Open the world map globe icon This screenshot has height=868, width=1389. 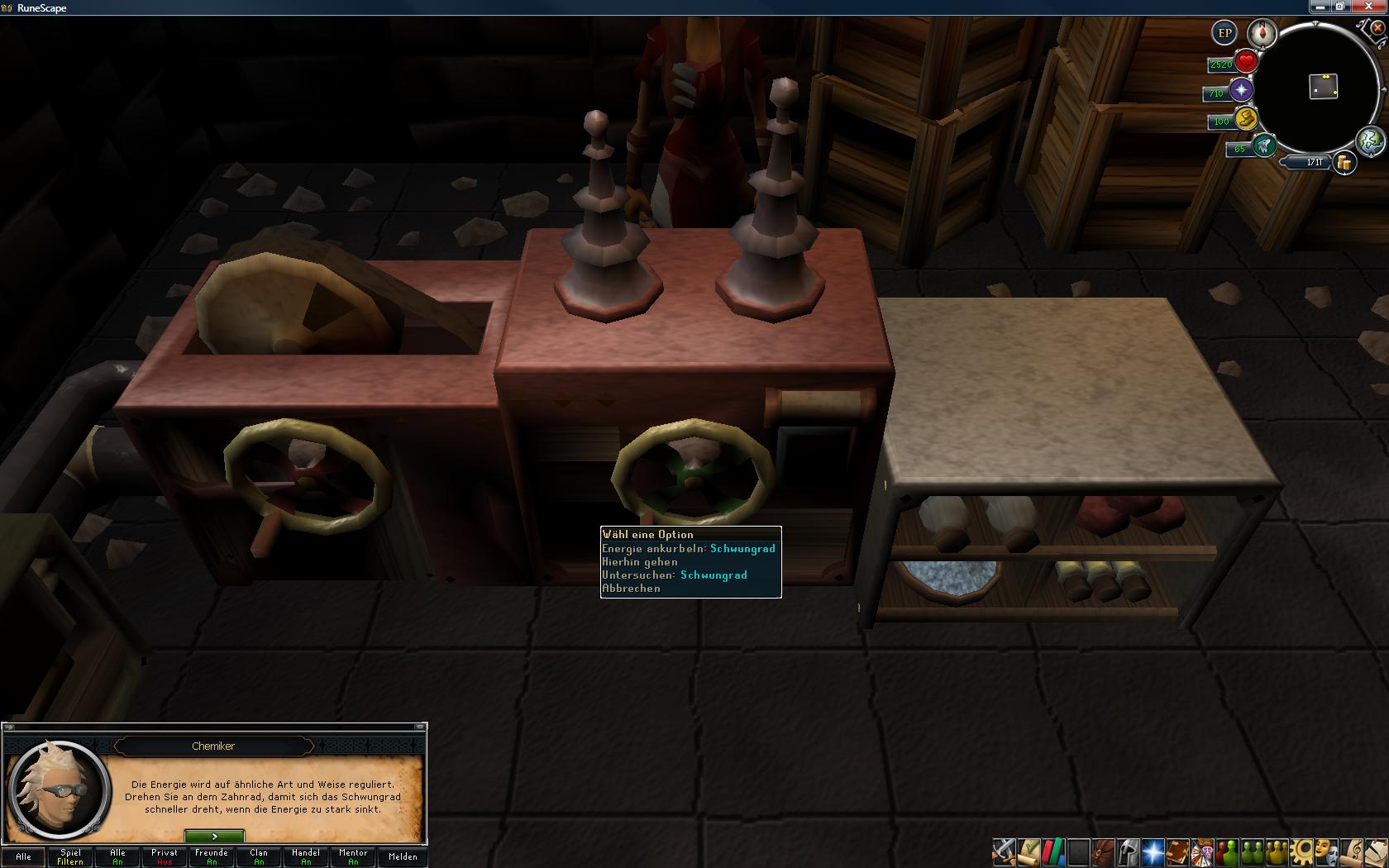1370,141
